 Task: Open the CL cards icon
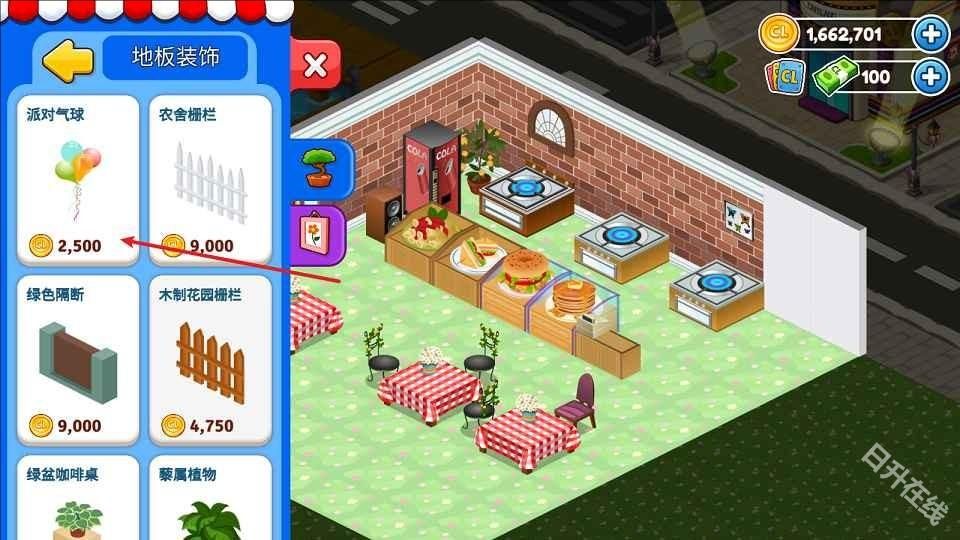[786, 77]
